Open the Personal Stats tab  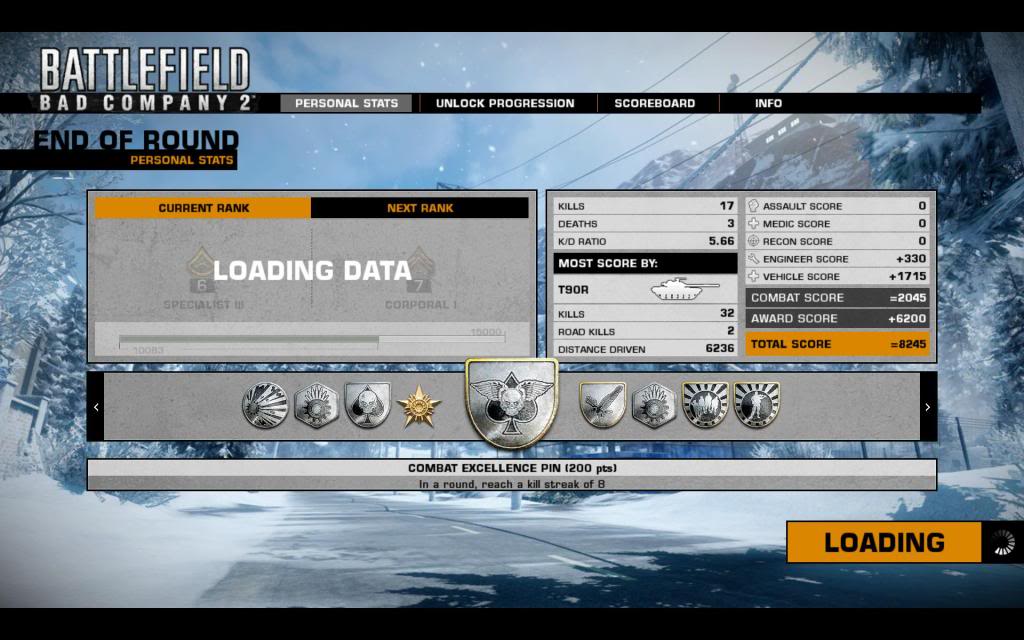coord(346,103)
